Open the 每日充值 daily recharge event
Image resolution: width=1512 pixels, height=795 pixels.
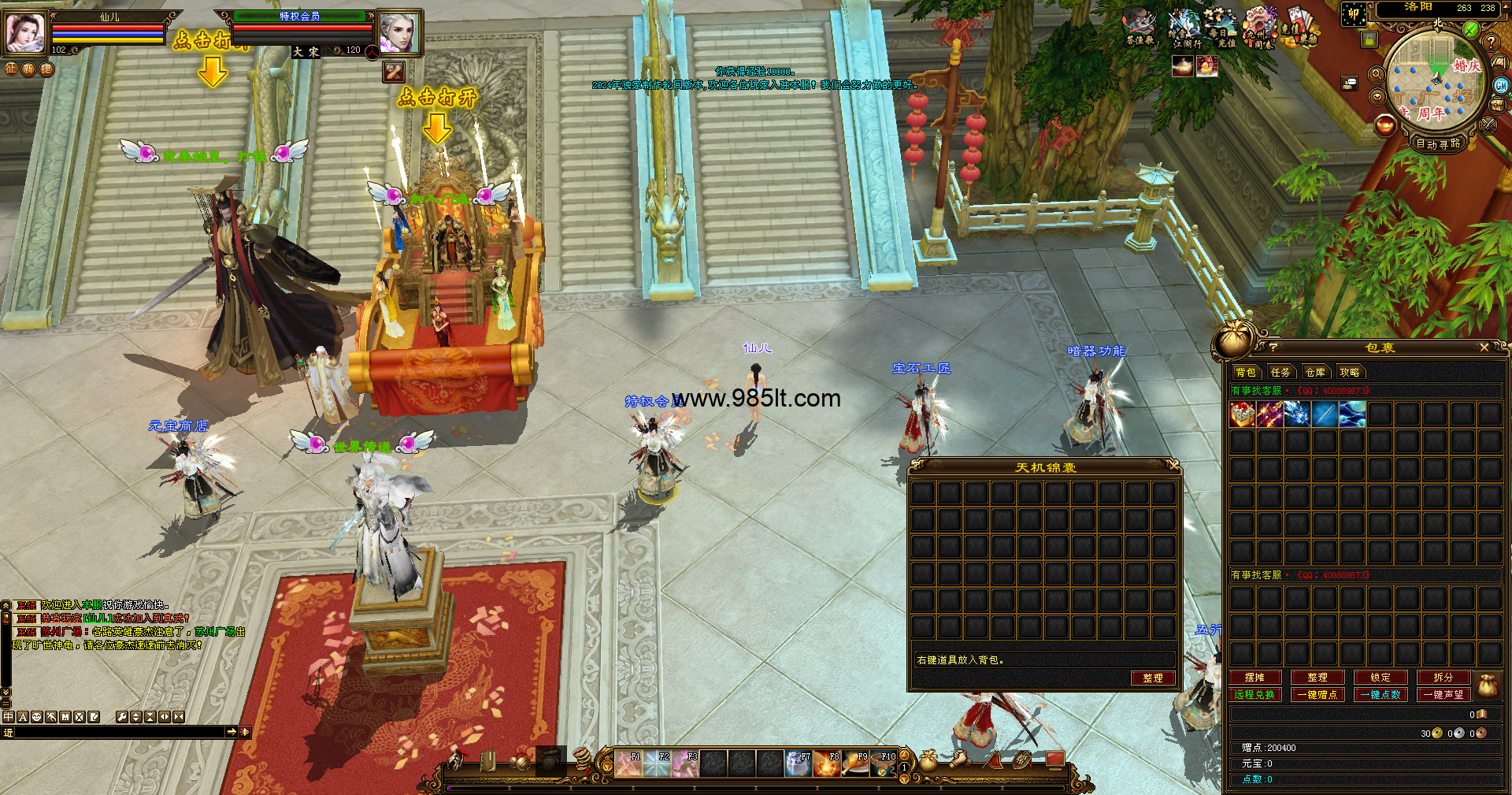tap(1220, 28)
